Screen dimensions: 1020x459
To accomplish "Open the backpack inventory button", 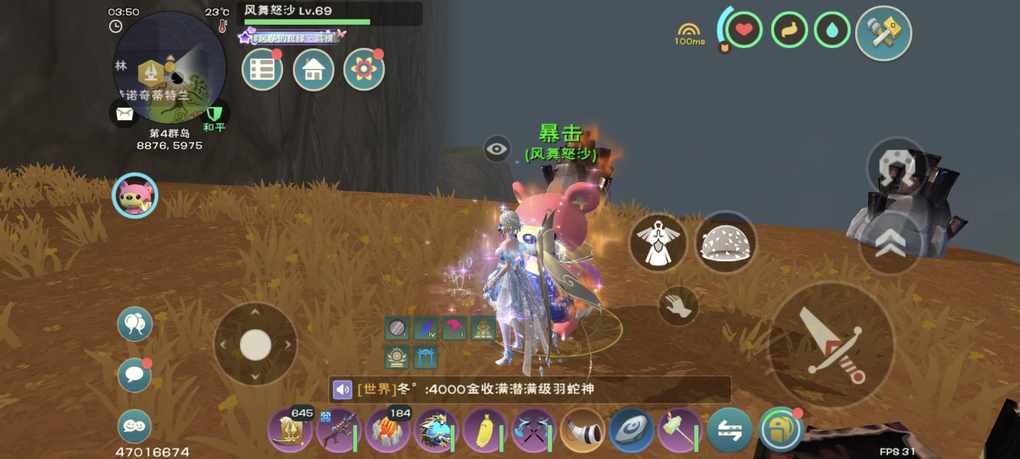I will point(780,431).
